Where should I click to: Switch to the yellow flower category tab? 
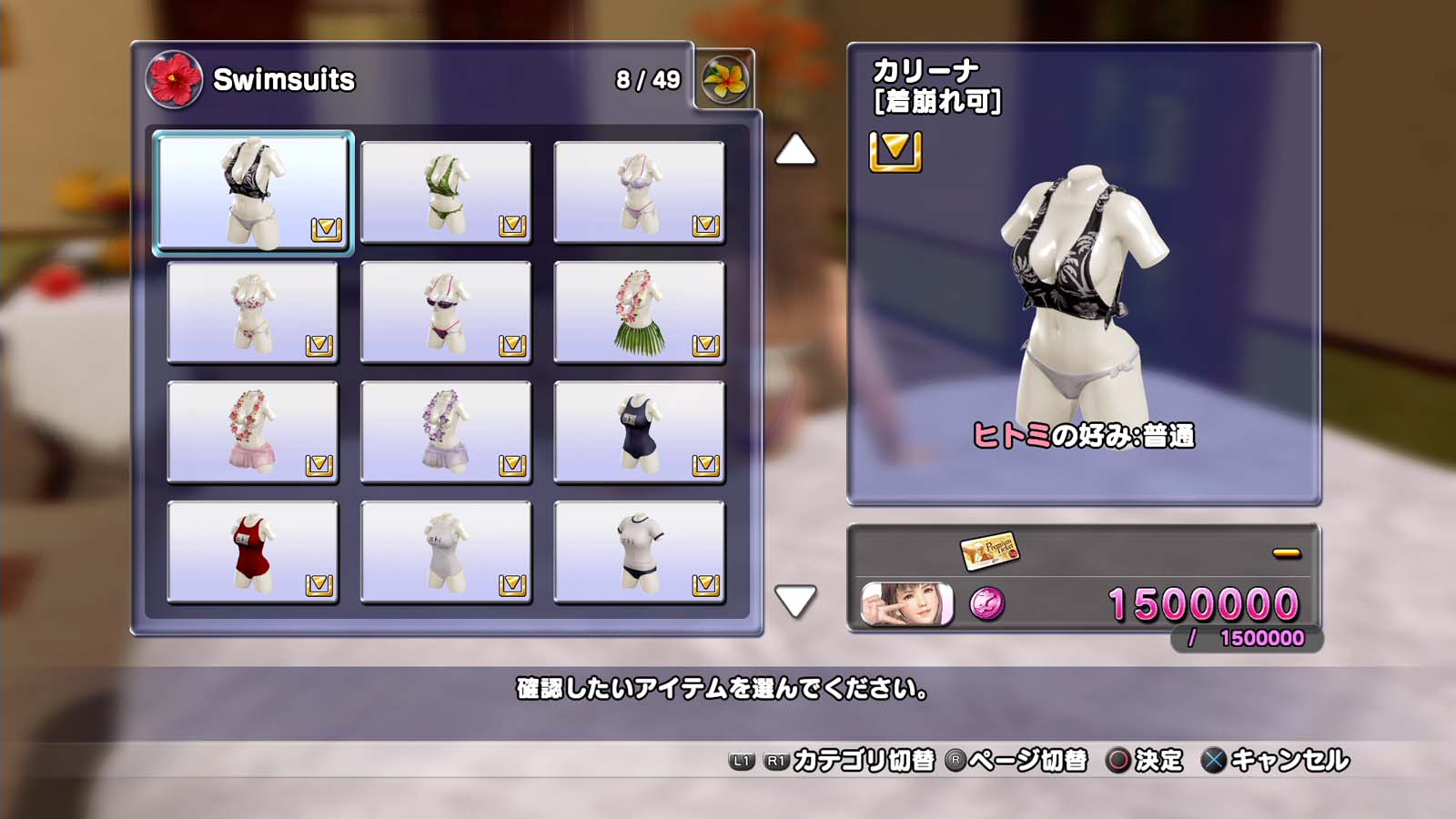pos(725,80)
